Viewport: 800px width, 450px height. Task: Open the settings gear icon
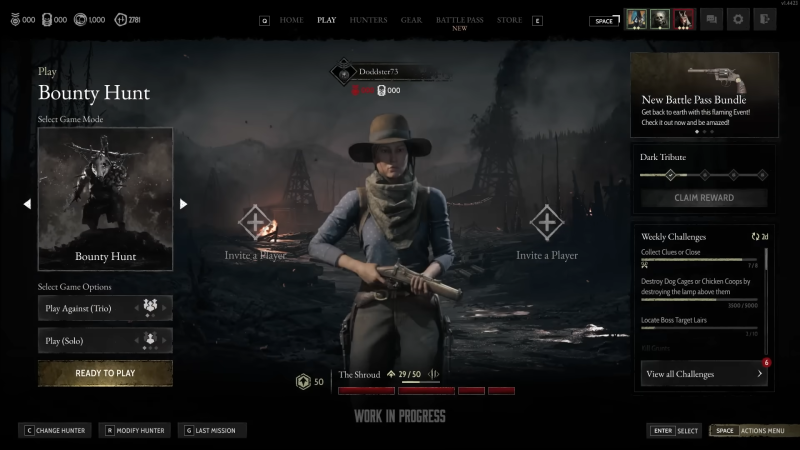[x=738, y=18]
